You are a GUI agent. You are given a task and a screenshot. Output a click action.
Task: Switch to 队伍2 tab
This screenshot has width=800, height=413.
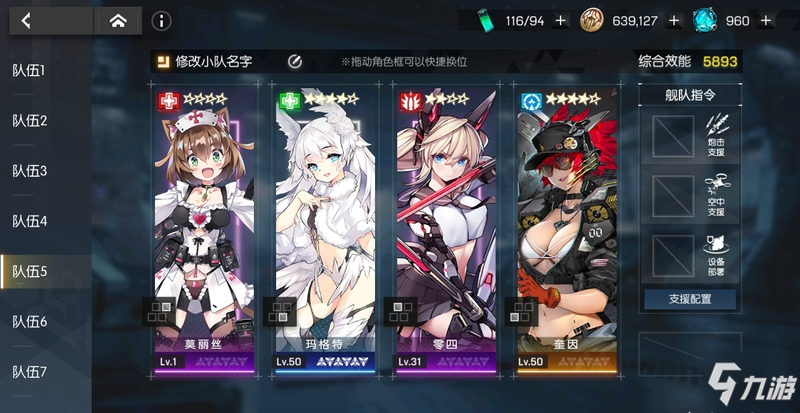coord(30,121)
